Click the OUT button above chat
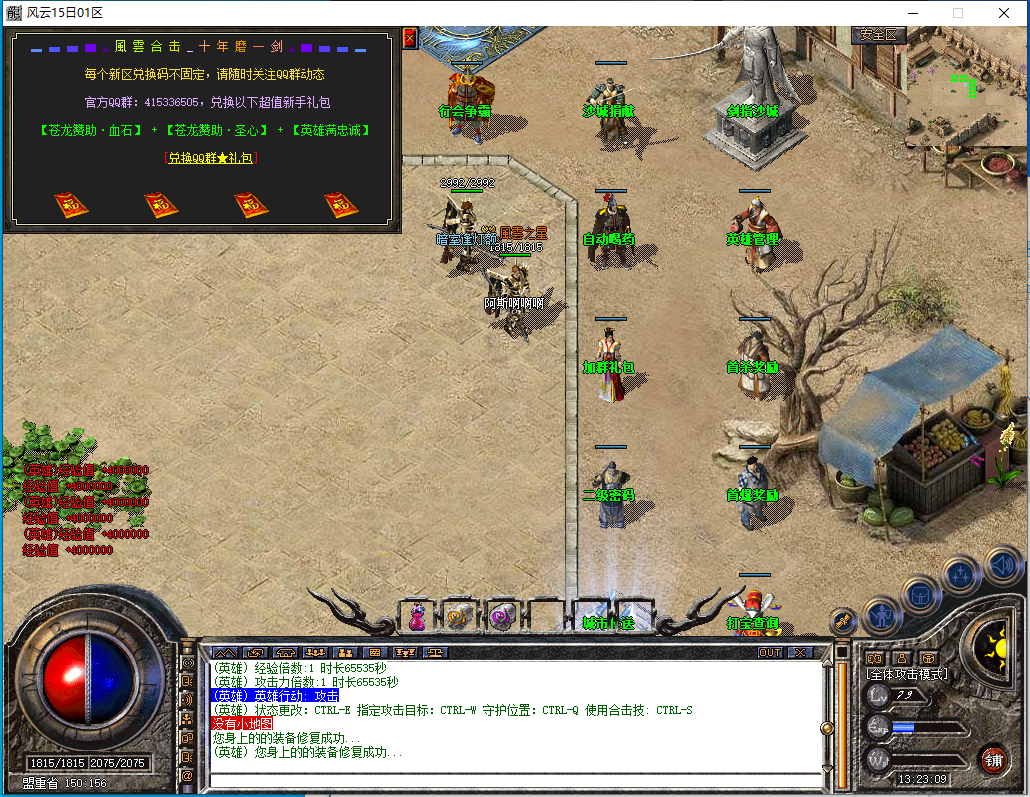The height and width of the screenshot is (797, 1030). (x=769, y=652)
